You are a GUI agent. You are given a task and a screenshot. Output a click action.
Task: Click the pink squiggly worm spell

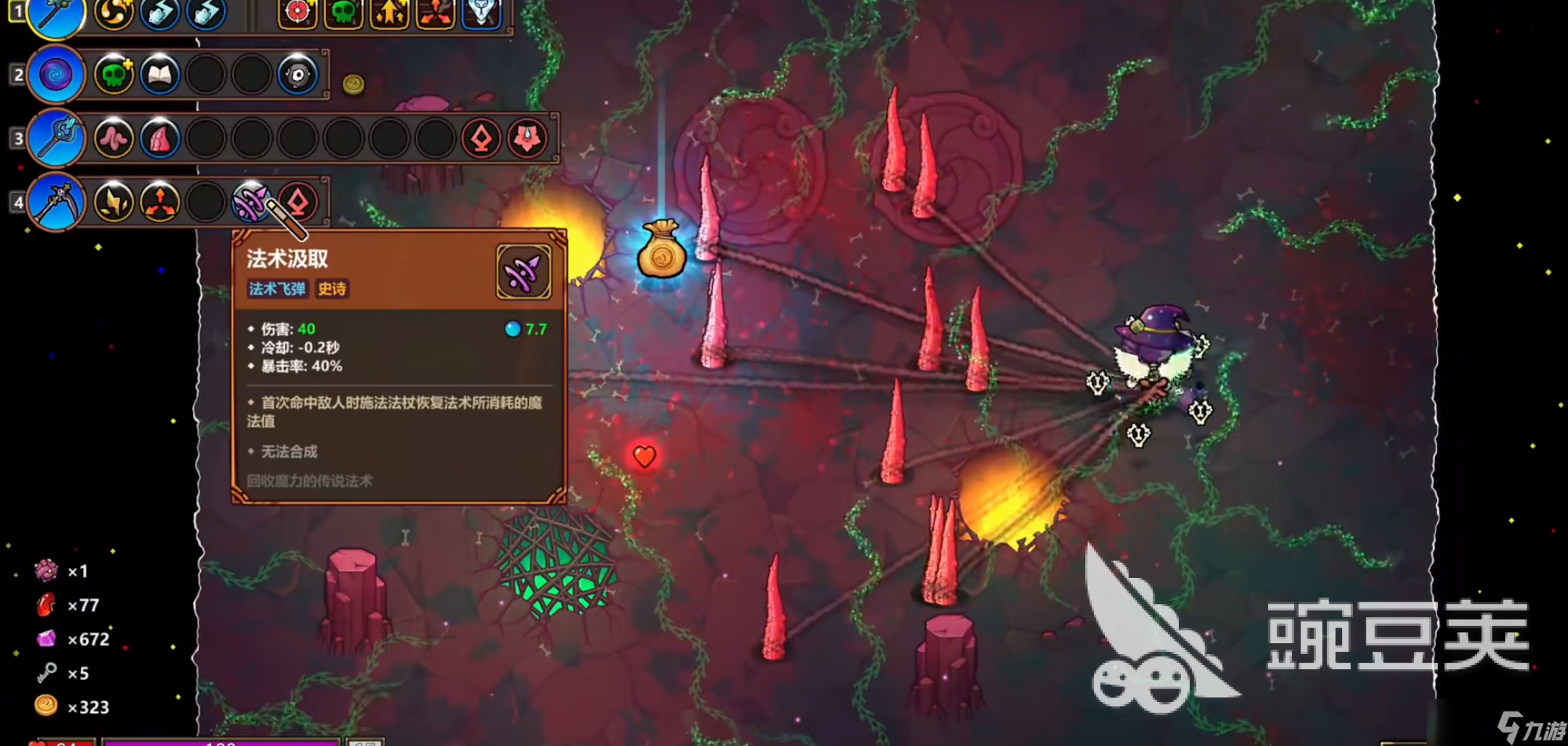point(114,138)
